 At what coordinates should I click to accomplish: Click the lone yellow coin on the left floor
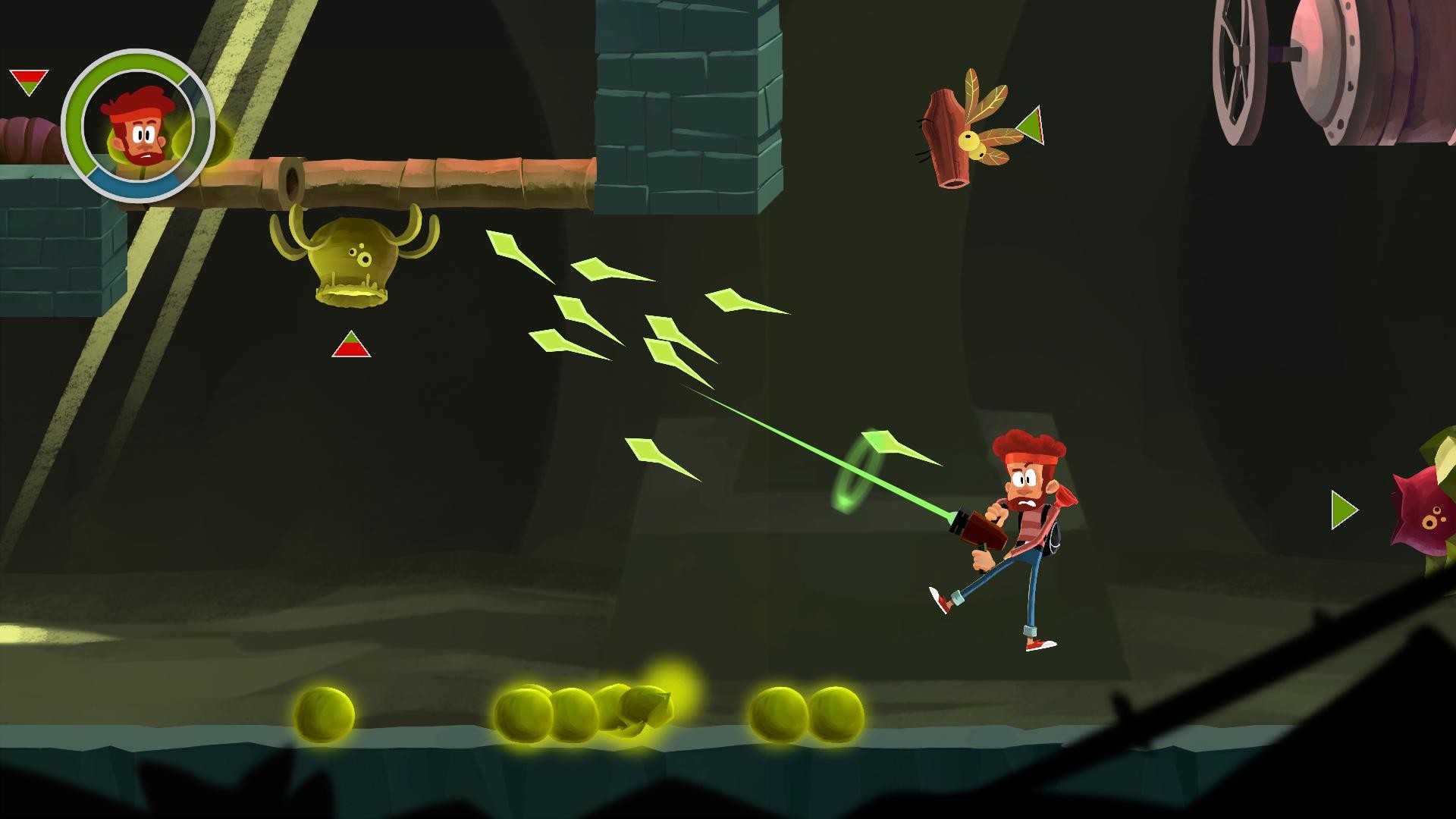[326, 713]
